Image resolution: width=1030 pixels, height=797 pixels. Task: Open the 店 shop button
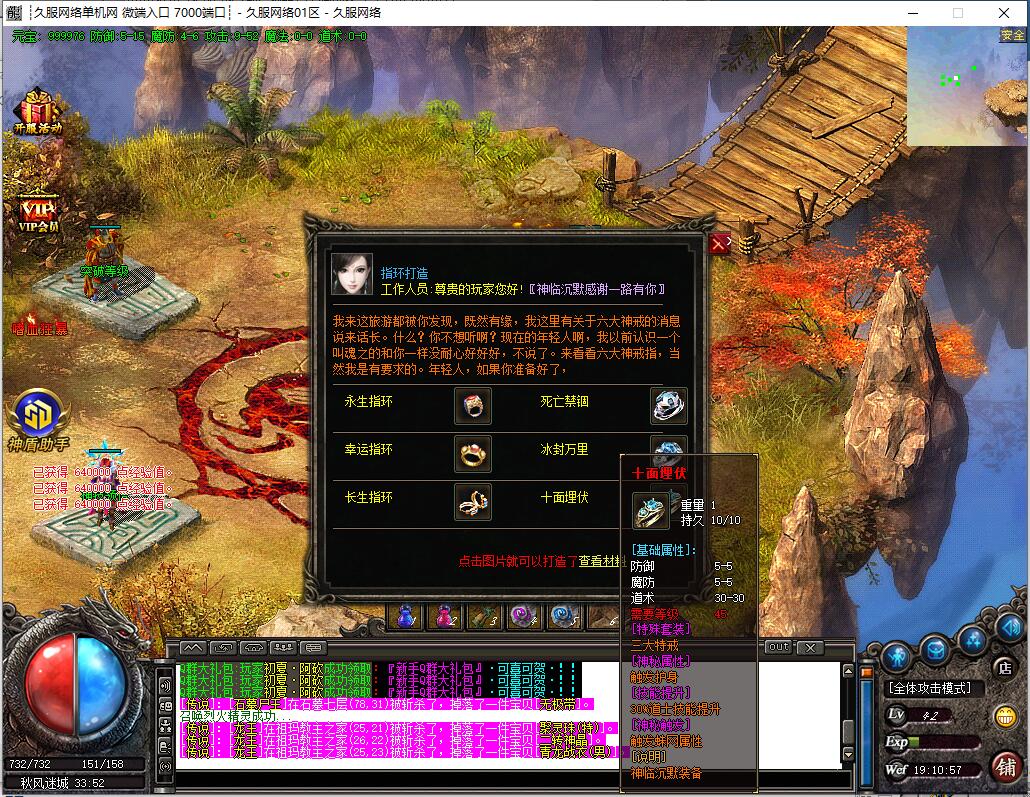pos(1003,667)
